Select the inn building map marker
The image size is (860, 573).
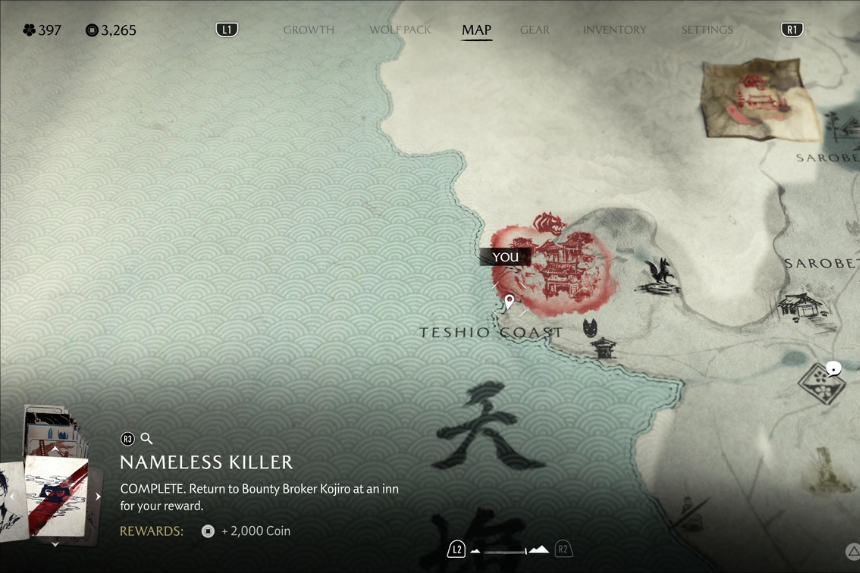[805, 307]
